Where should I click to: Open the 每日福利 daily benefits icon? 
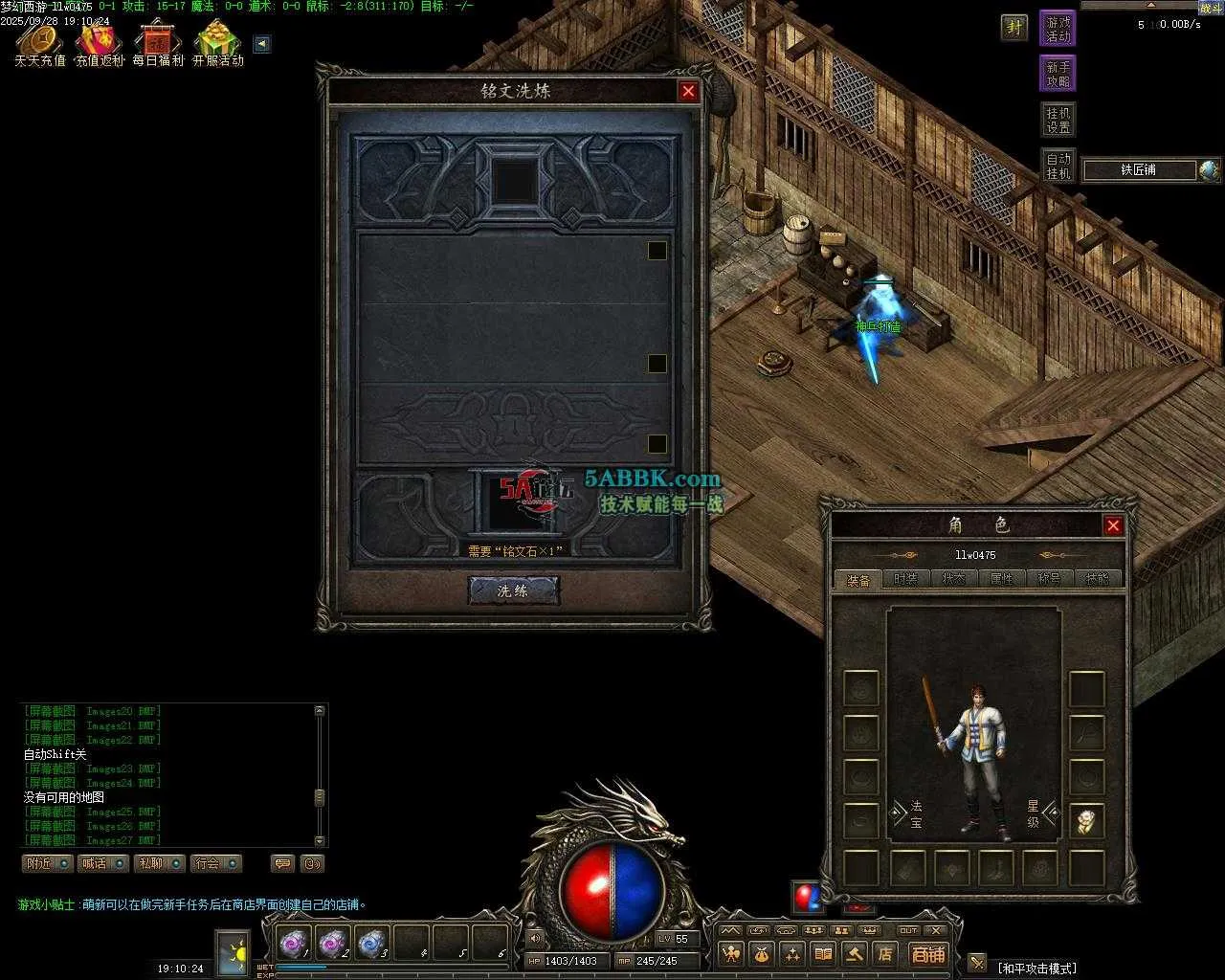point(158,44)
